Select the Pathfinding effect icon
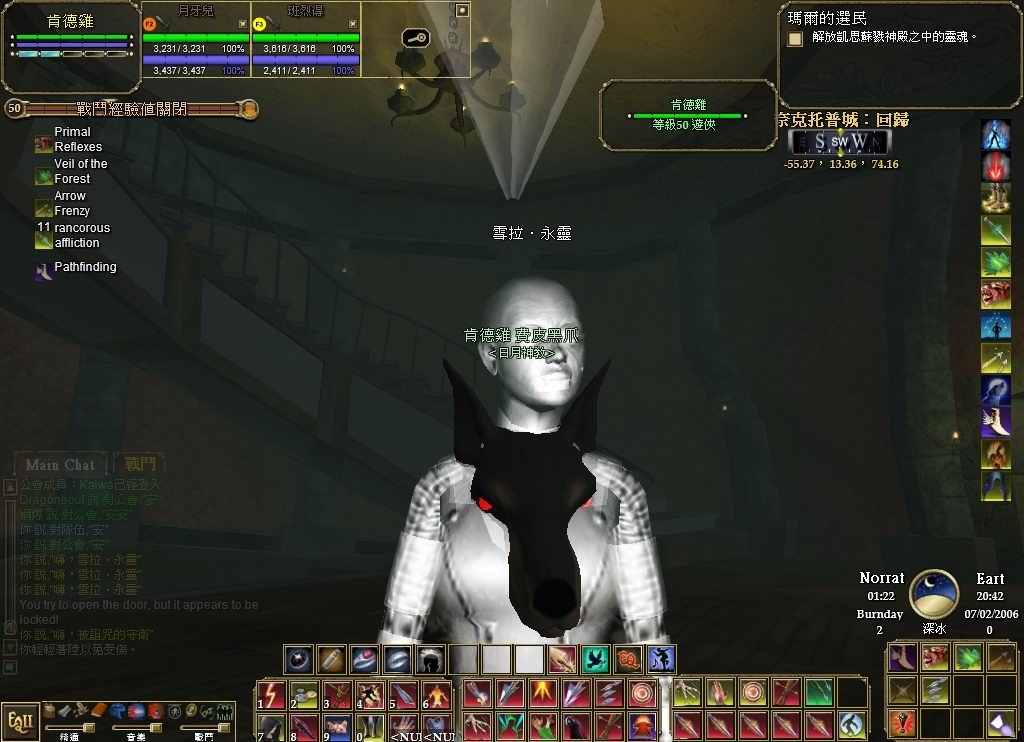The height and width of the screenshot is (742, 1024). pos(44,270)
